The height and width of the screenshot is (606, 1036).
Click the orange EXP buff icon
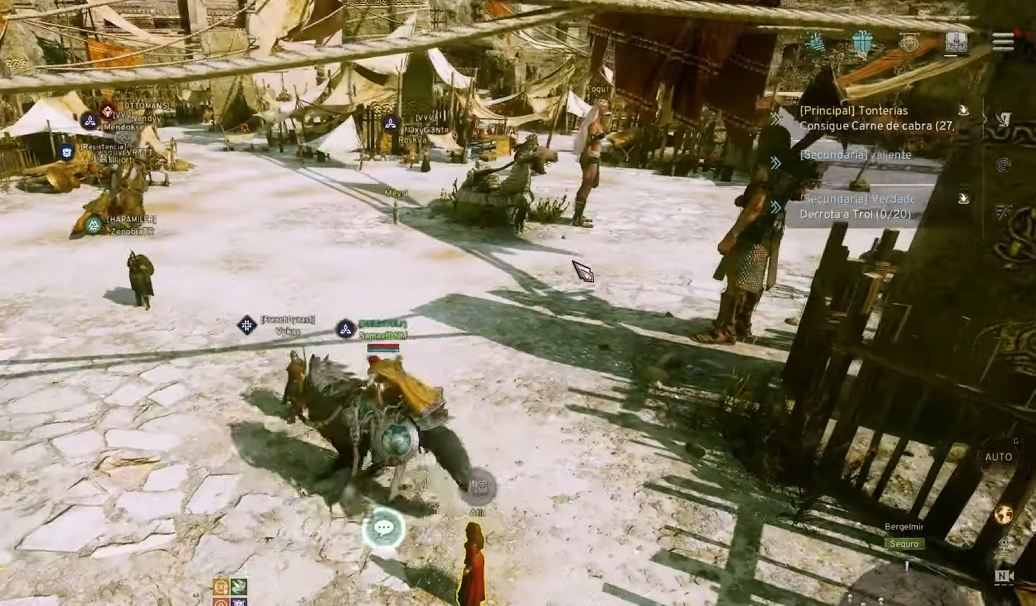tap(221, 586)
